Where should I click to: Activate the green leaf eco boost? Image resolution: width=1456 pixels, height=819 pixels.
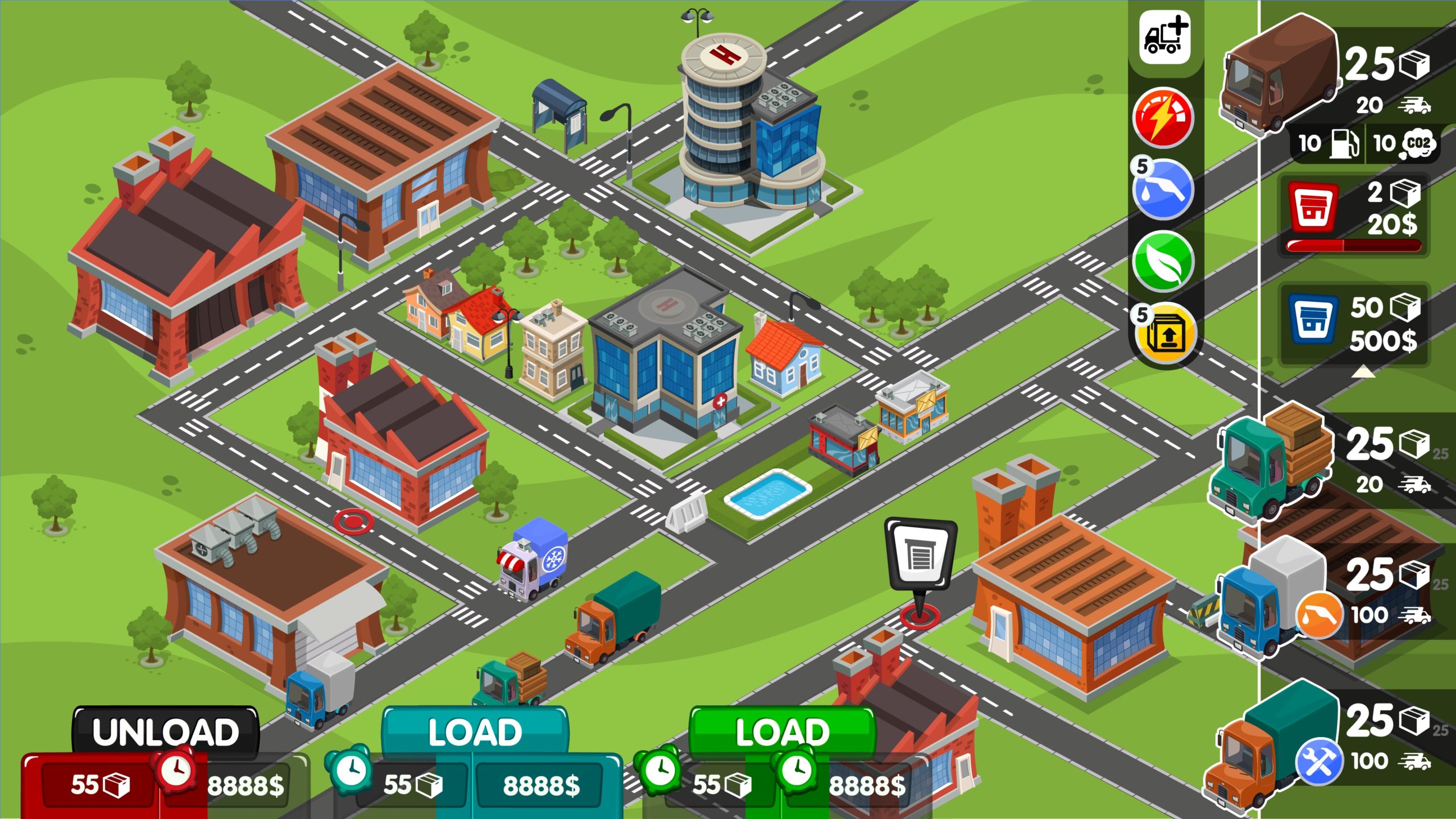pos(1163,261)
